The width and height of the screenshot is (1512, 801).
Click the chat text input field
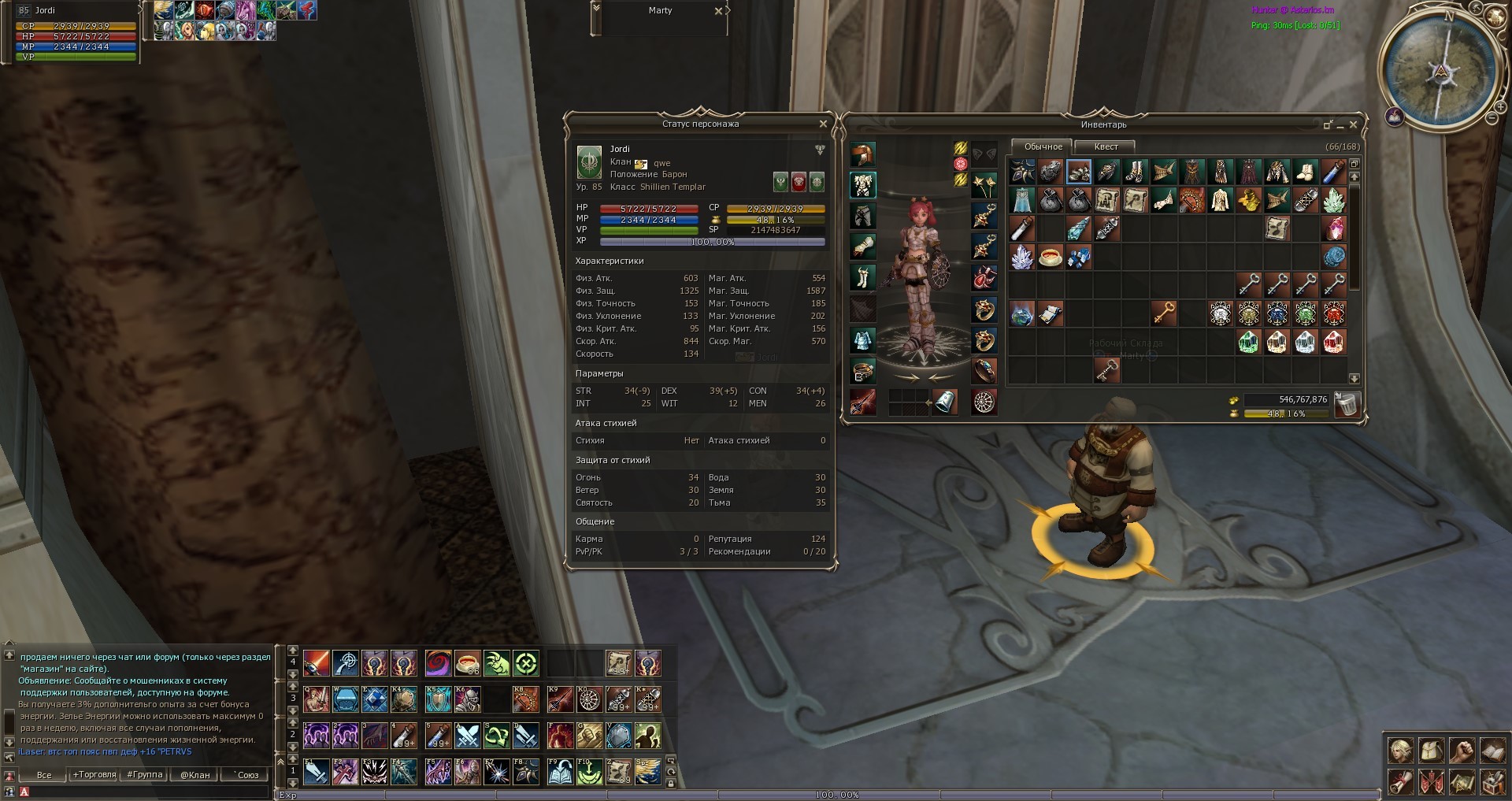coord(150,792)
